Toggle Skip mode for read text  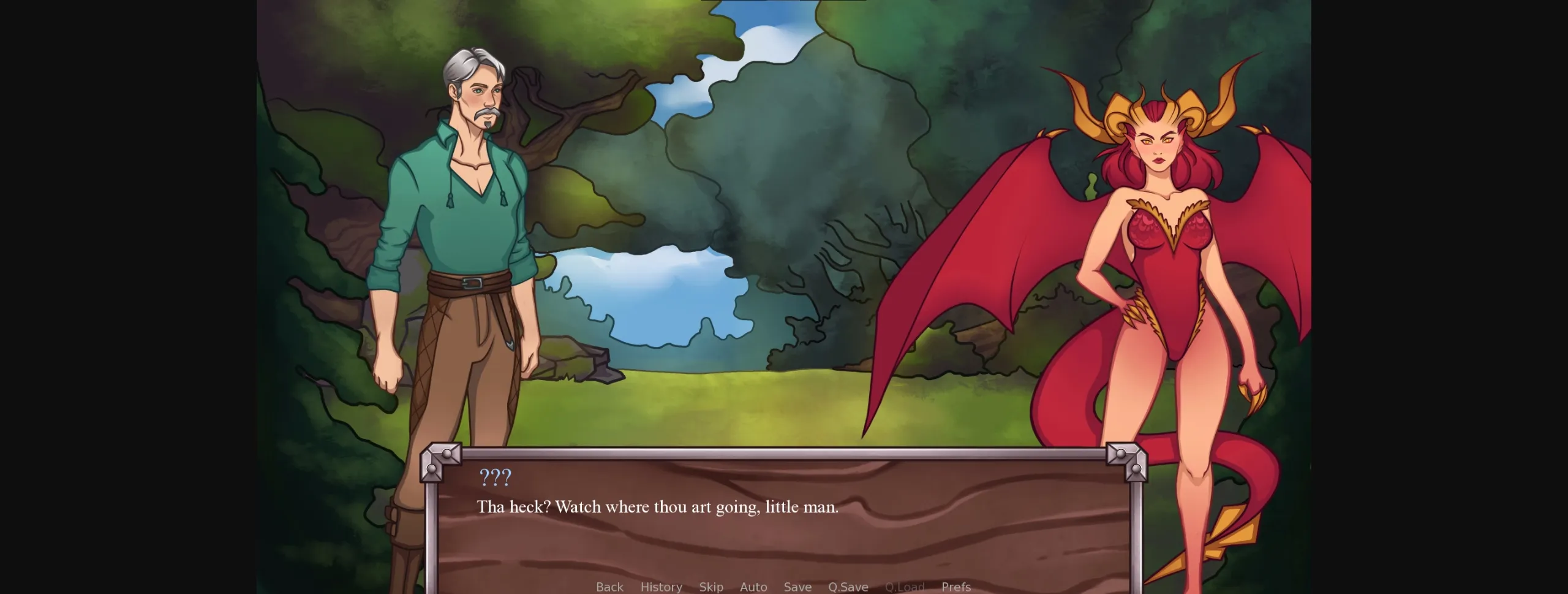click(711, 587)
